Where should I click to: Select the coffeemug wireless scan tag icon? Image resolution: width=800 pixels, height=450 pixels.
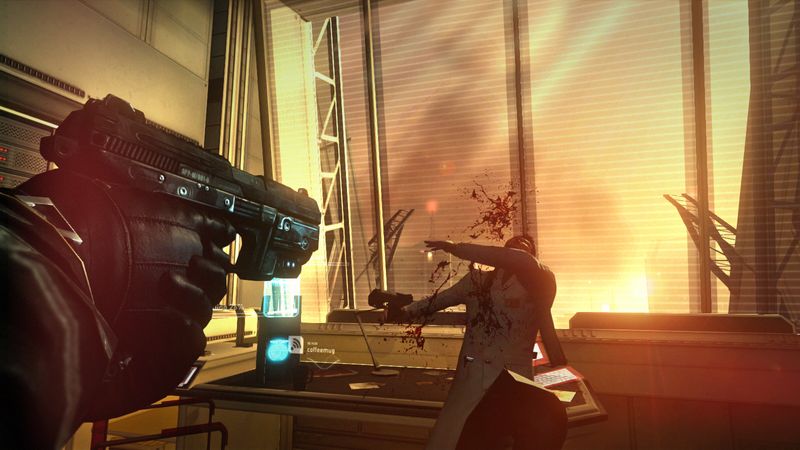point(297,346)
